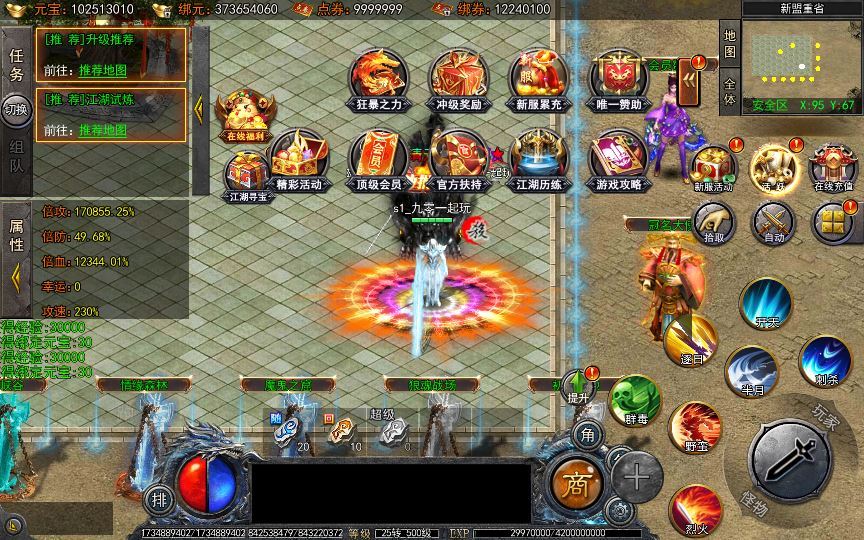Cast the 刺杀 skill
Viewport: 864px width, 540px height.
(826, 361)
